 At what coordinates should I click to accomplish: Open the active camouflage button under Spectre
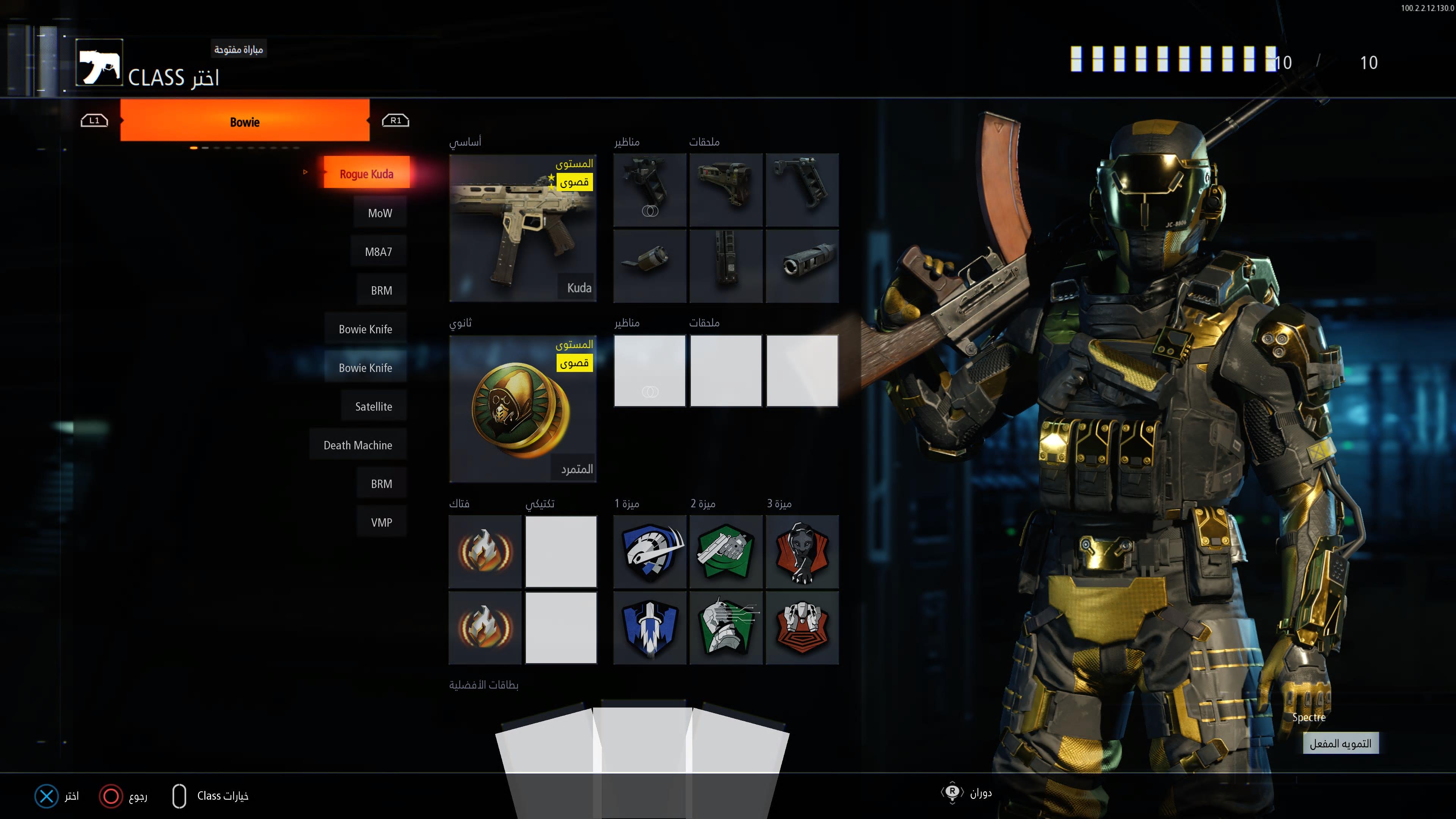click(x=1341, y=743)
